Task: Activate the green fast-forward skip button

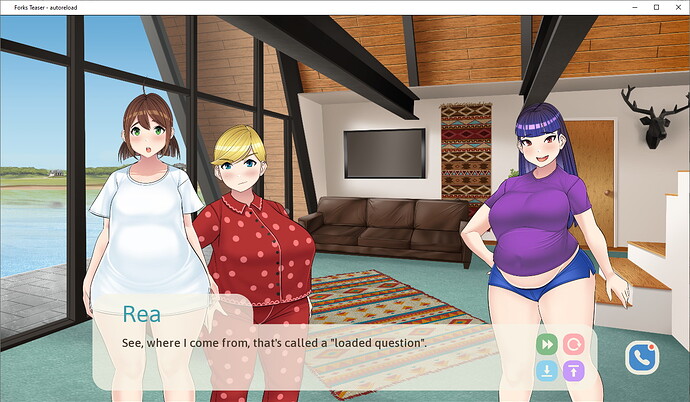Action: click(x=546, y=344)
